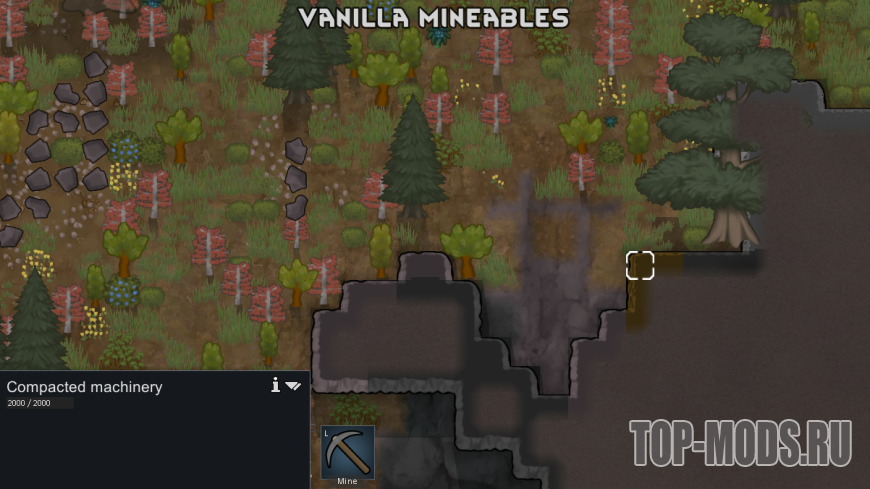Activate the Mine pickaxe command
870x489 pixels.
pyautogui.click(x=347, y=453)
